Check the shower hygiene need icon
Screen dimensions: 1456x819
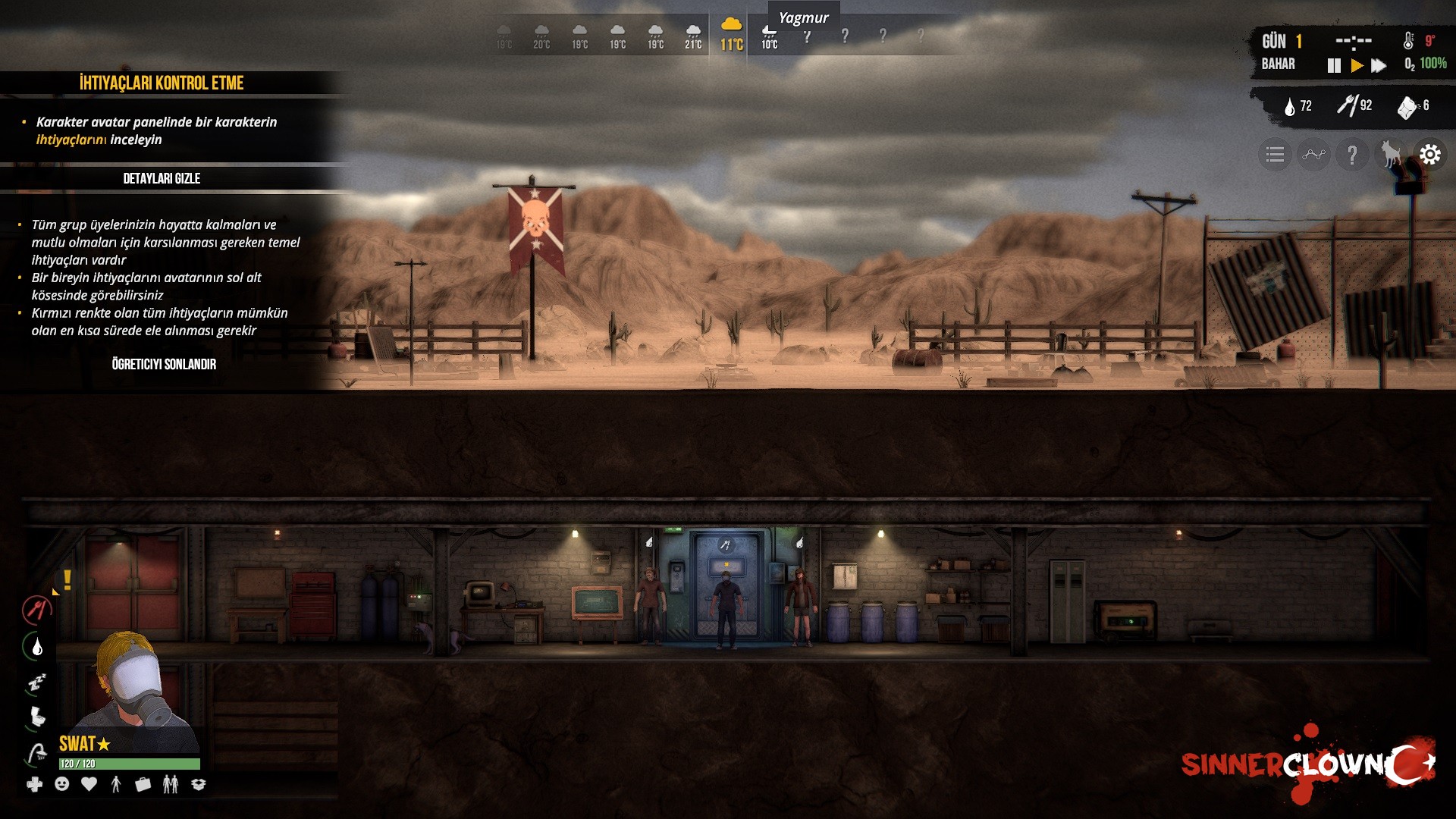tap(36, 753)
